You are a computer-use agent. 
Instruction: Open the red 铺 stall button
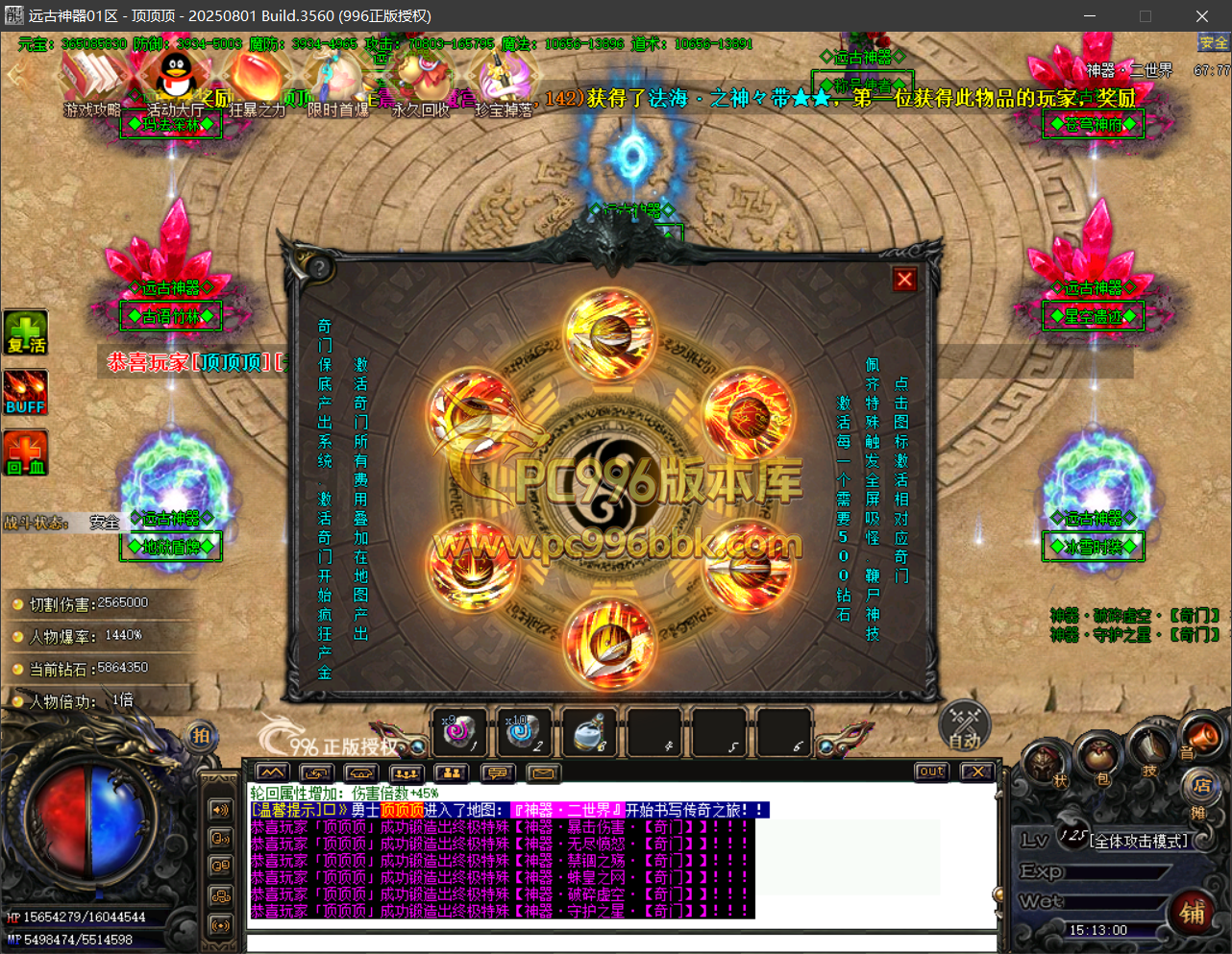tap(1193, 913)
